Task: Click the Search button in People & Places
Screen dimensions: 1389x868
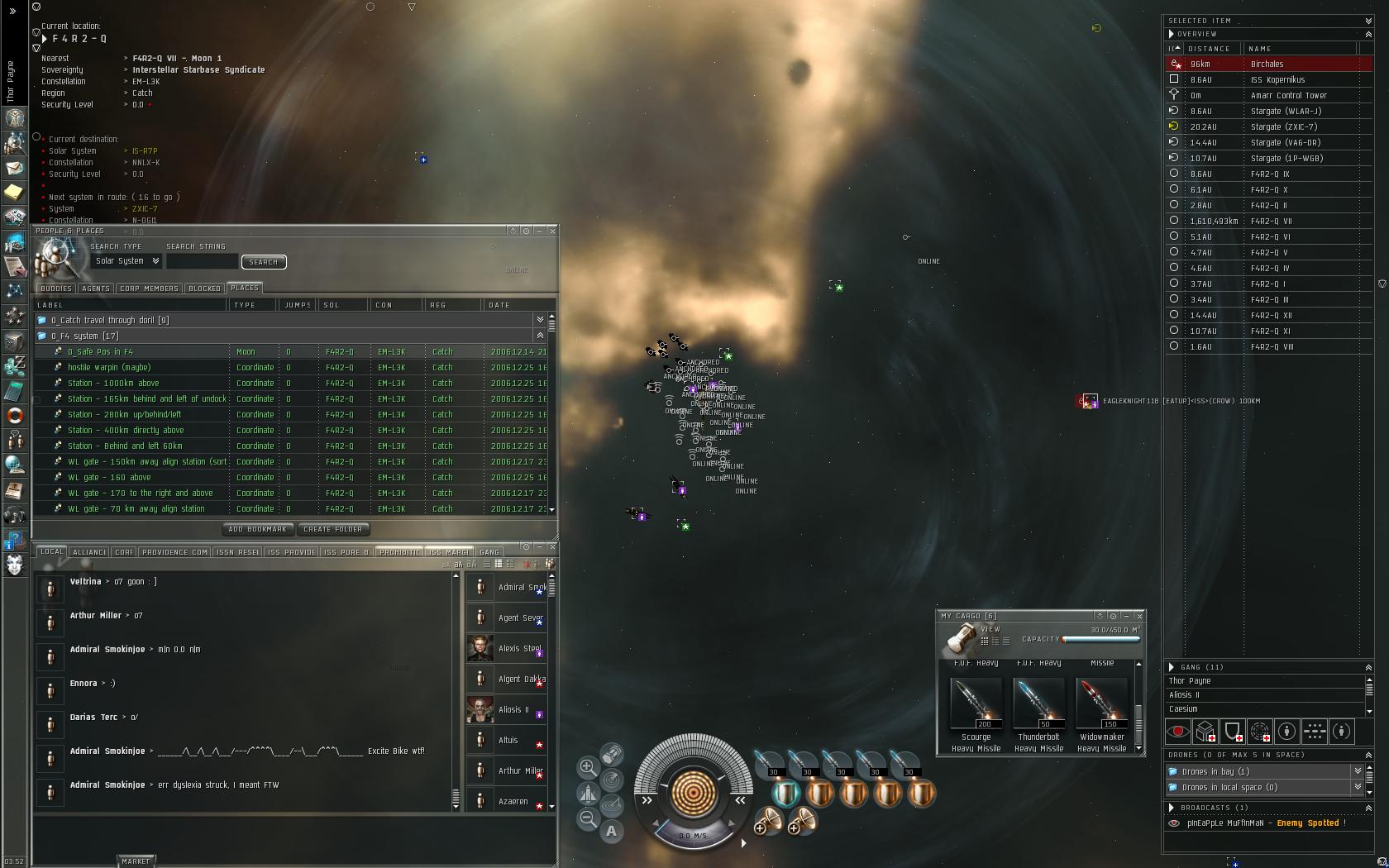Action: click(263, 262)
